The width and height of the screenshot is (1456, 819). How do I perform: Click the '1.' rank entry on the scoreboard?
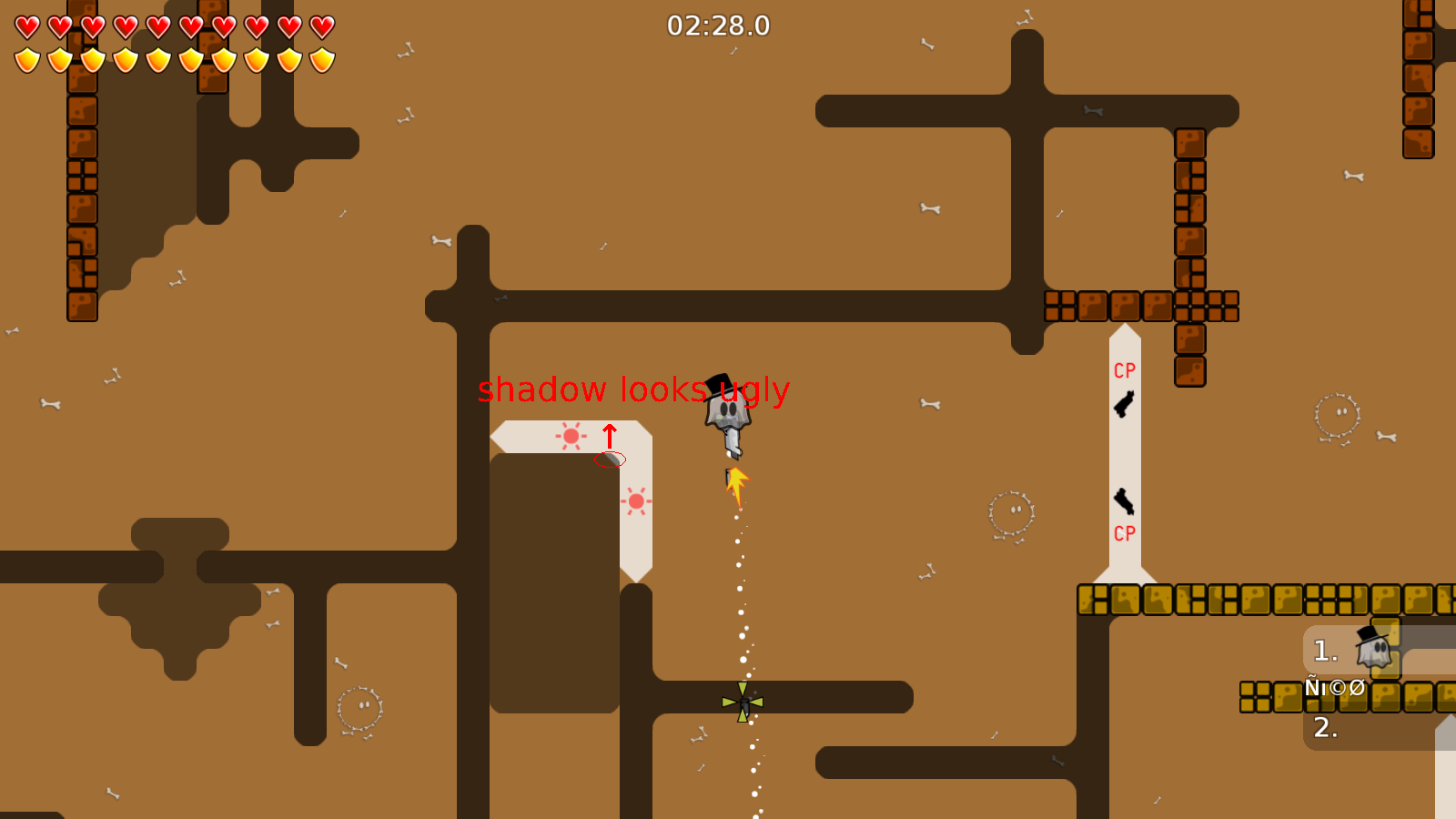1325,649
